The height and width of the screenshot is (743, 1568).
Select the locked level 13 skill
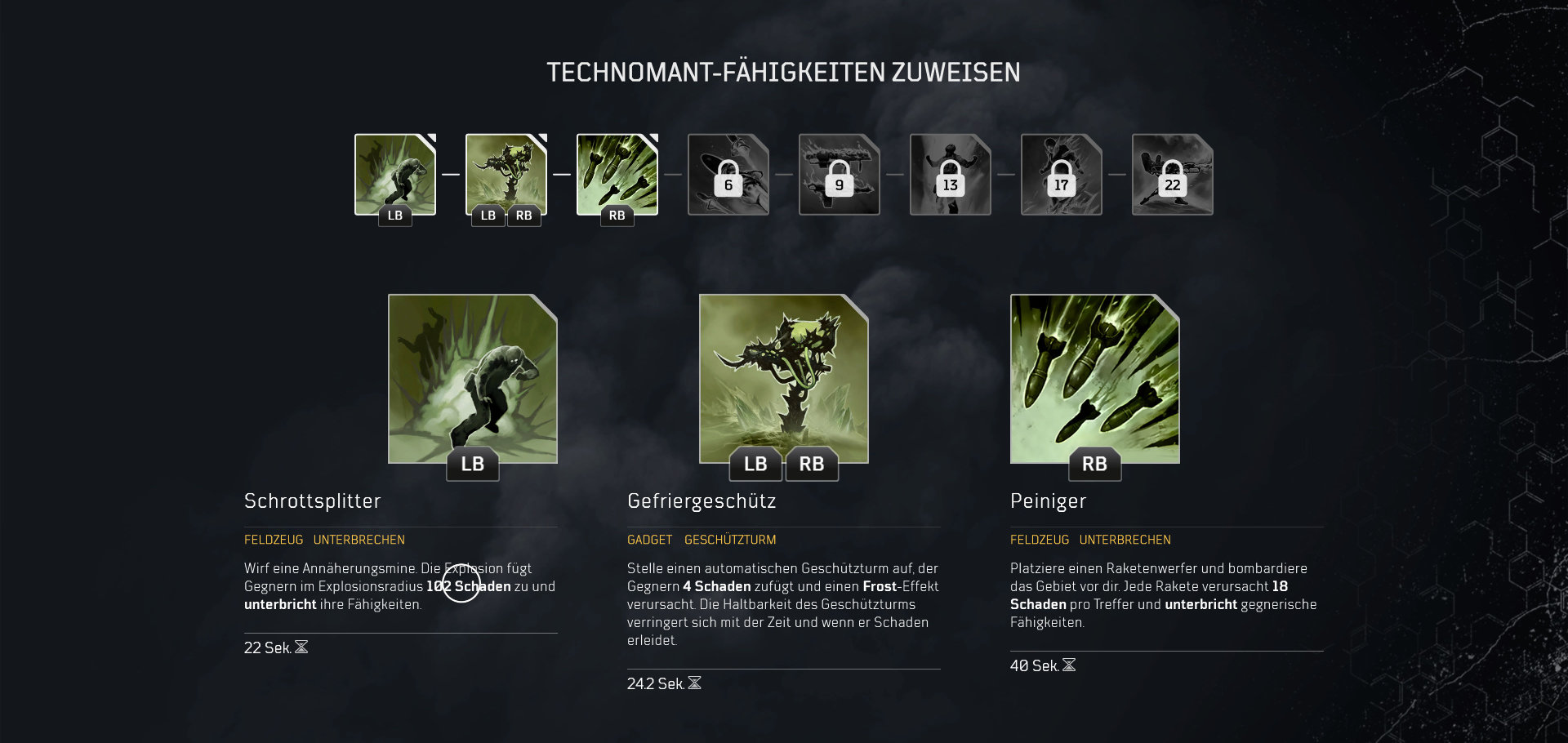pyautogui.click(x=951, y=174)
